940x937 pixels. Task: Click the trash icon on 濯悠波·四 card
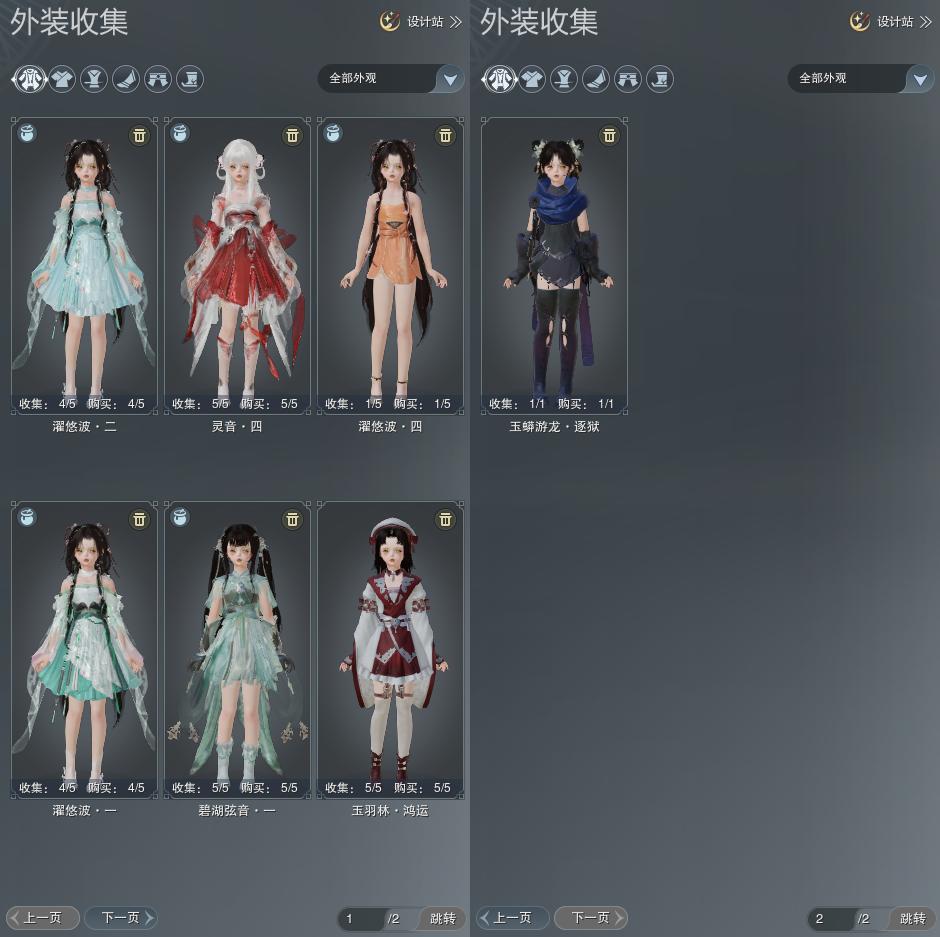[445, 135]
